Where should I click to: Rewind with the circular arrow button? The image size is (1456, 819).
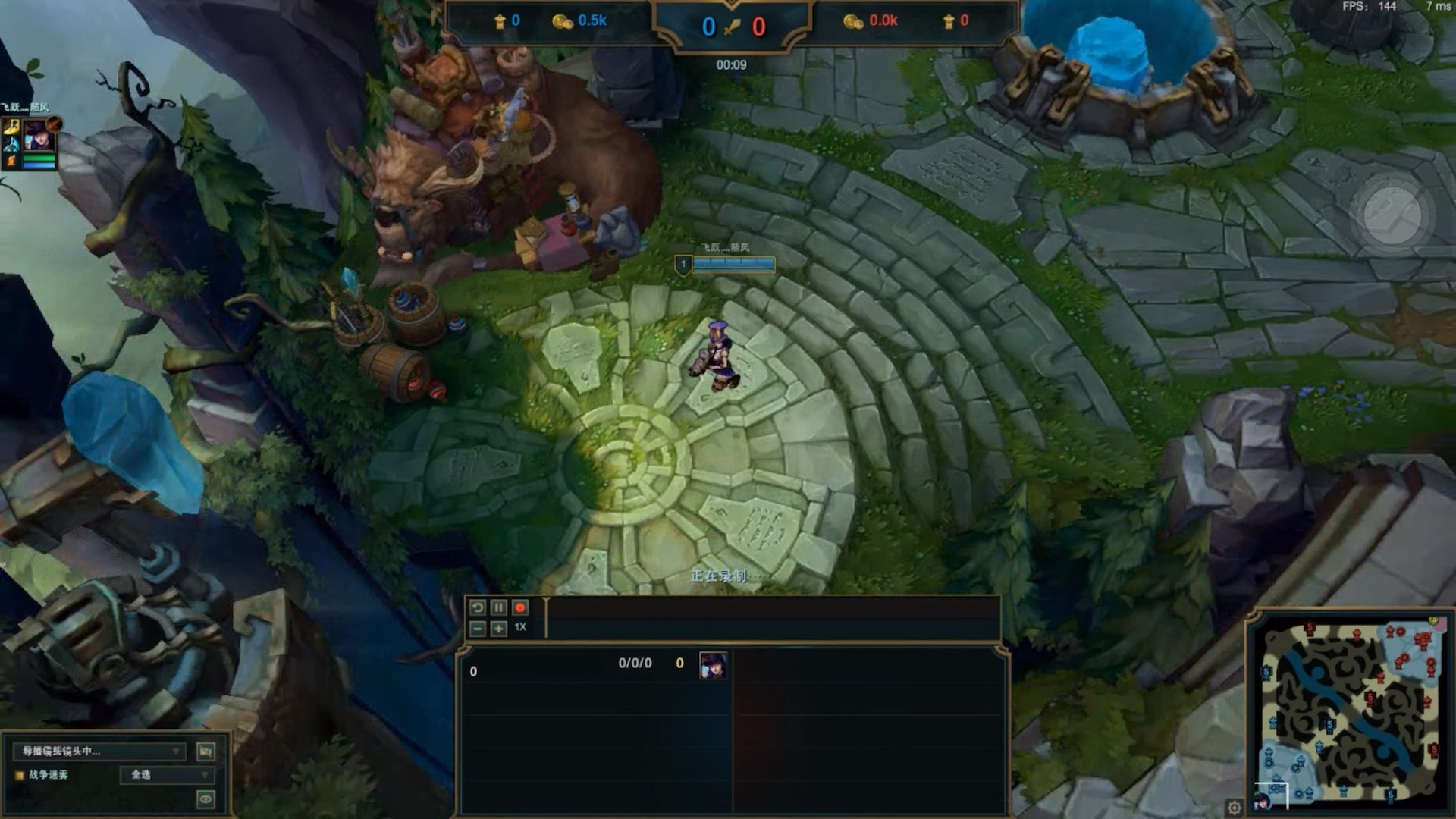(x=477, y=607)
